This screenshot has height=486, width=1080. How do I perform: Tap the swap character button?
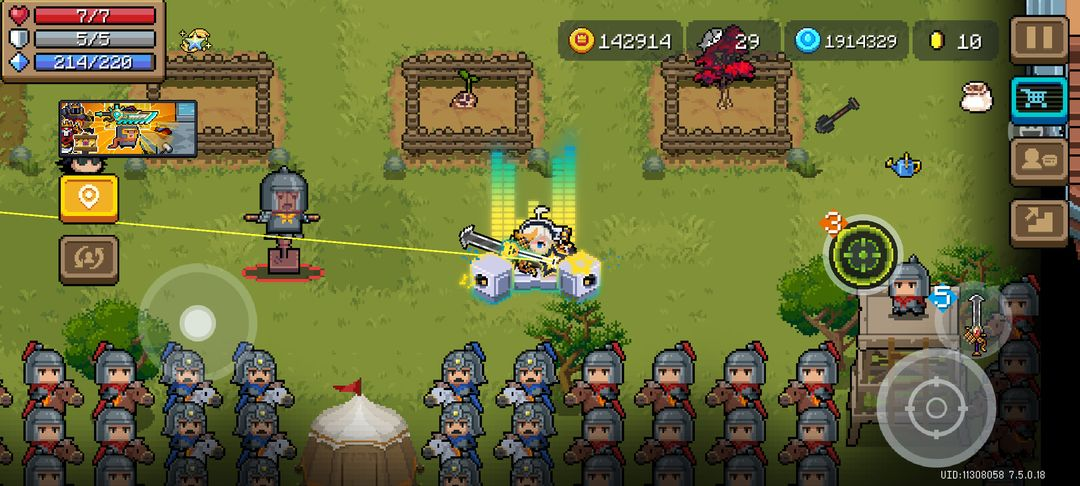click(89, 259)
